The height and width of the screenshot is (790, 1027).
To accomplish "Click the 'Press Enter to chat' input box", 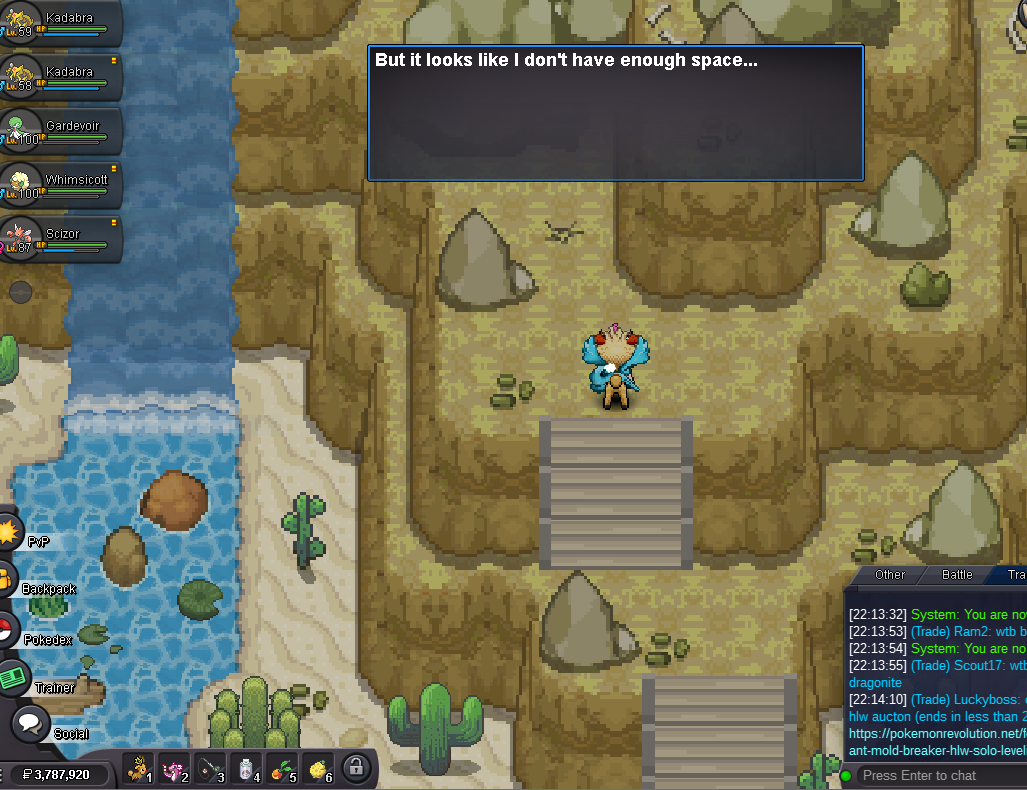I will coord(940,776).
